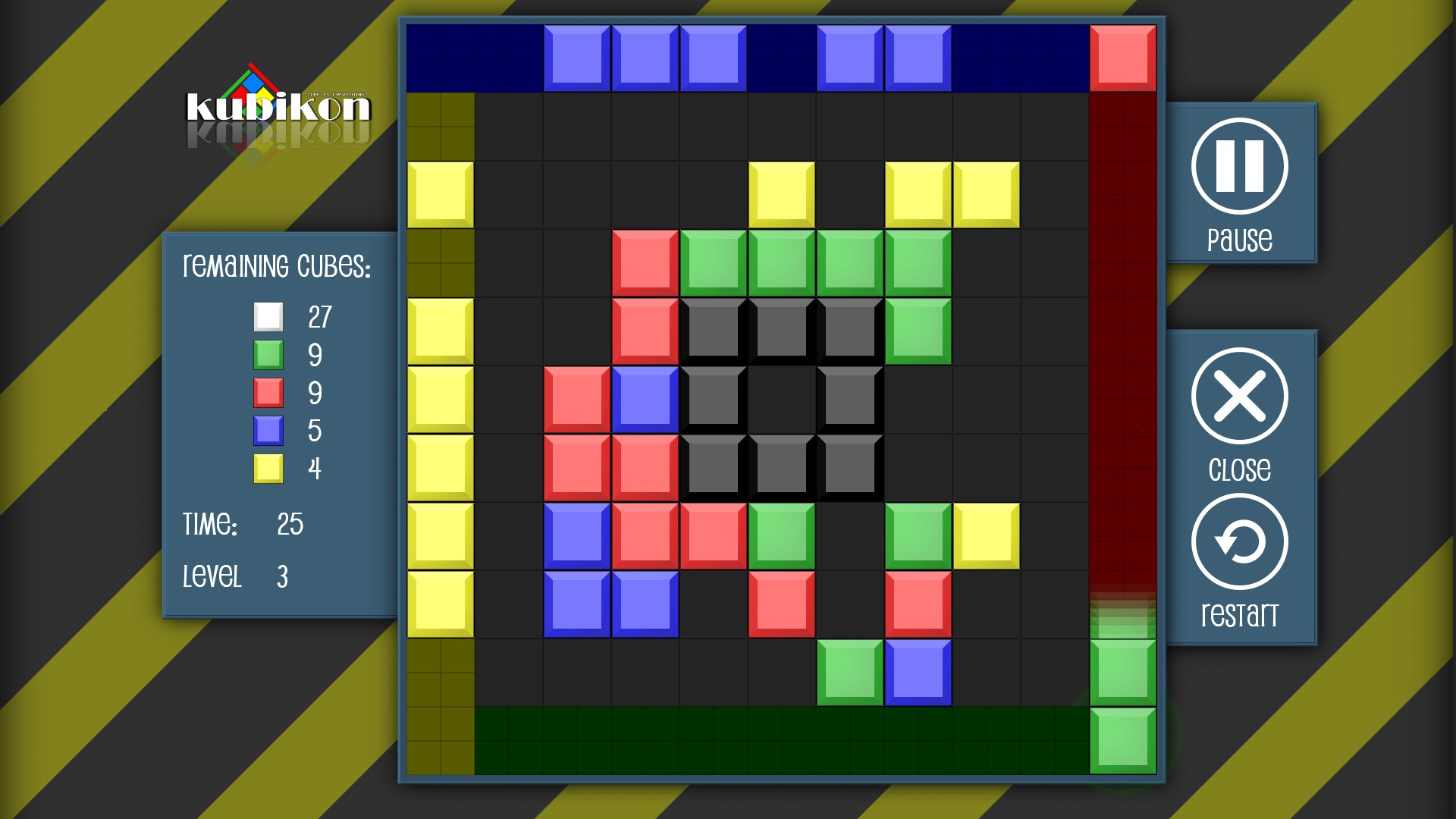Select the green cube icon in the panel
Viewport: 1456px width, 819px height.
pos(268,354)
